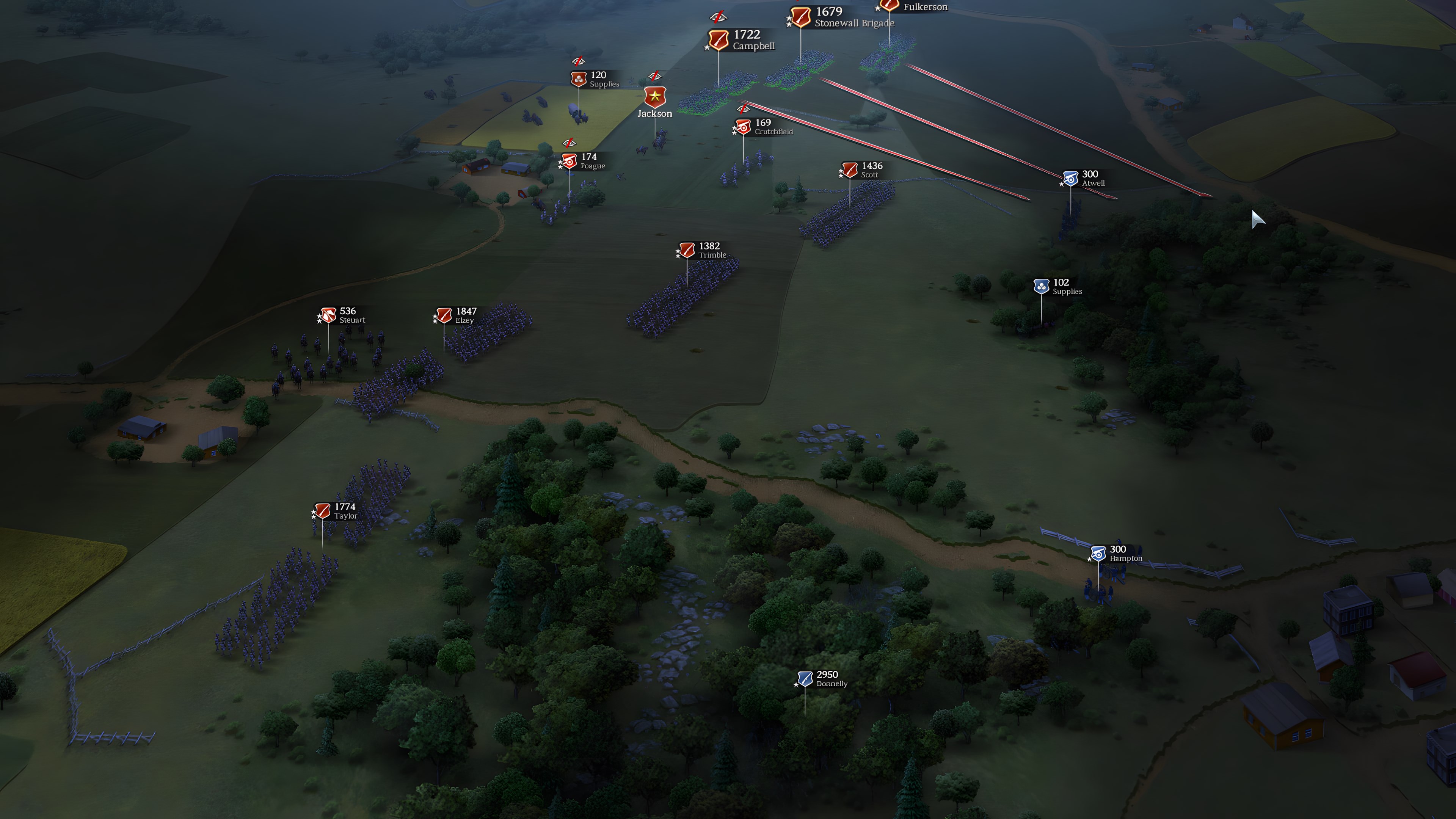1456x819 pixels.
Task: Choose the Trimble brigade marker
Action: [687, 250]
